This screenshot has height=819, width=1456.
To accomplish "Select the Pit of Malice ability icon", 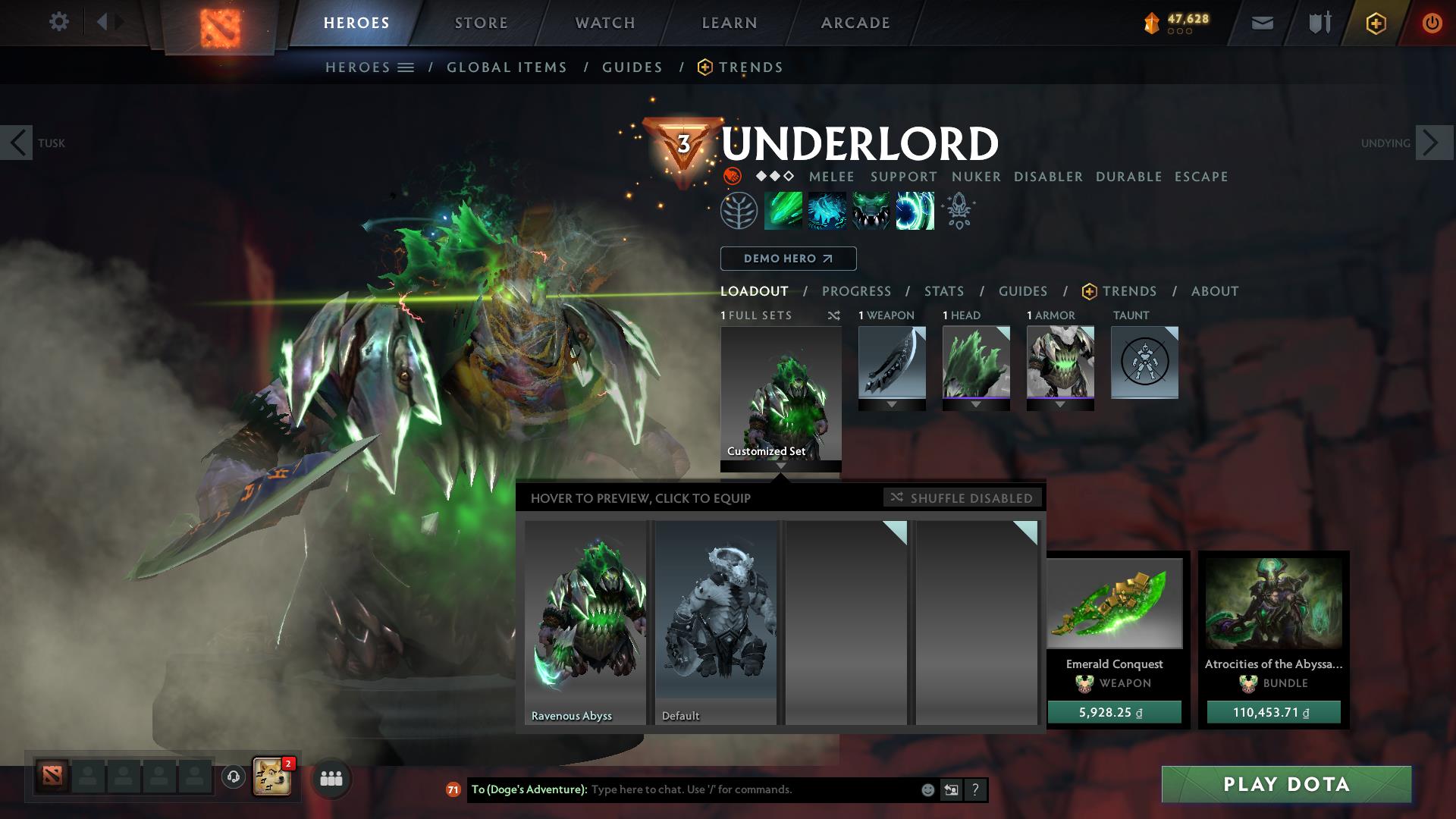I will click(828, 211).
